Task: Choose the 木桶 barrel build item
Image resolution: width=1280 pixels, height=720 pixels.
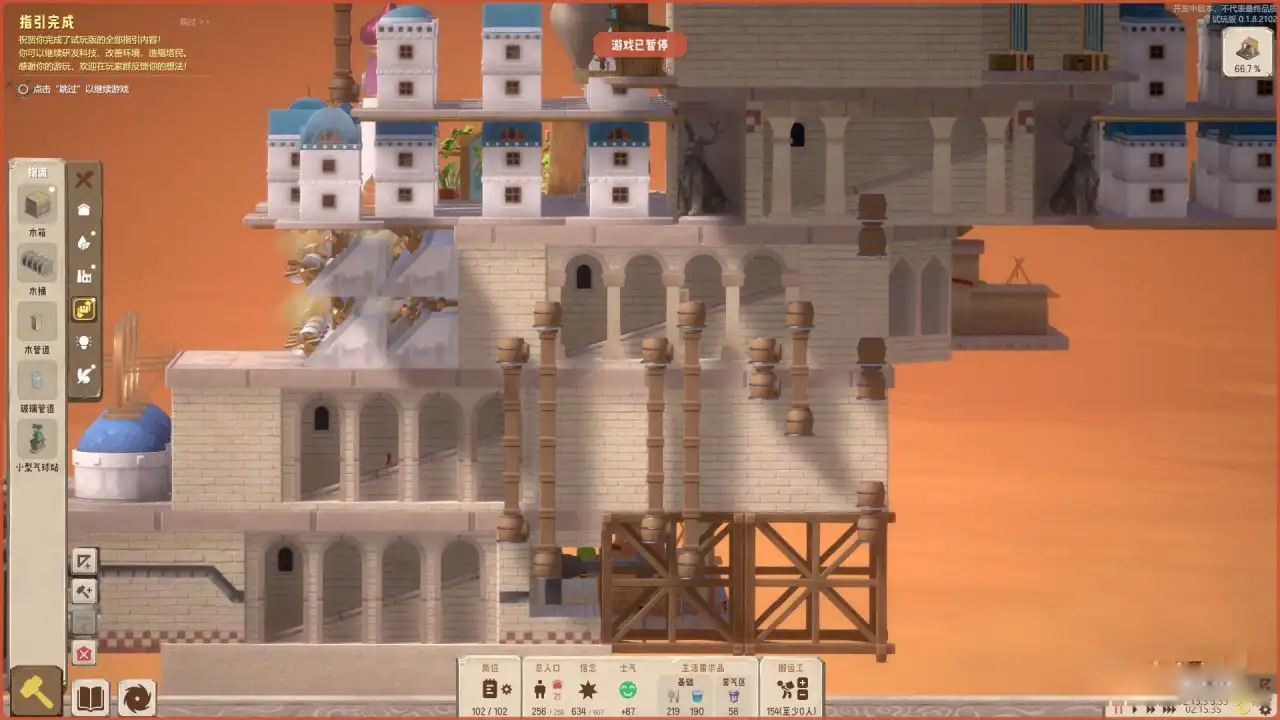Action: [37, 264]
